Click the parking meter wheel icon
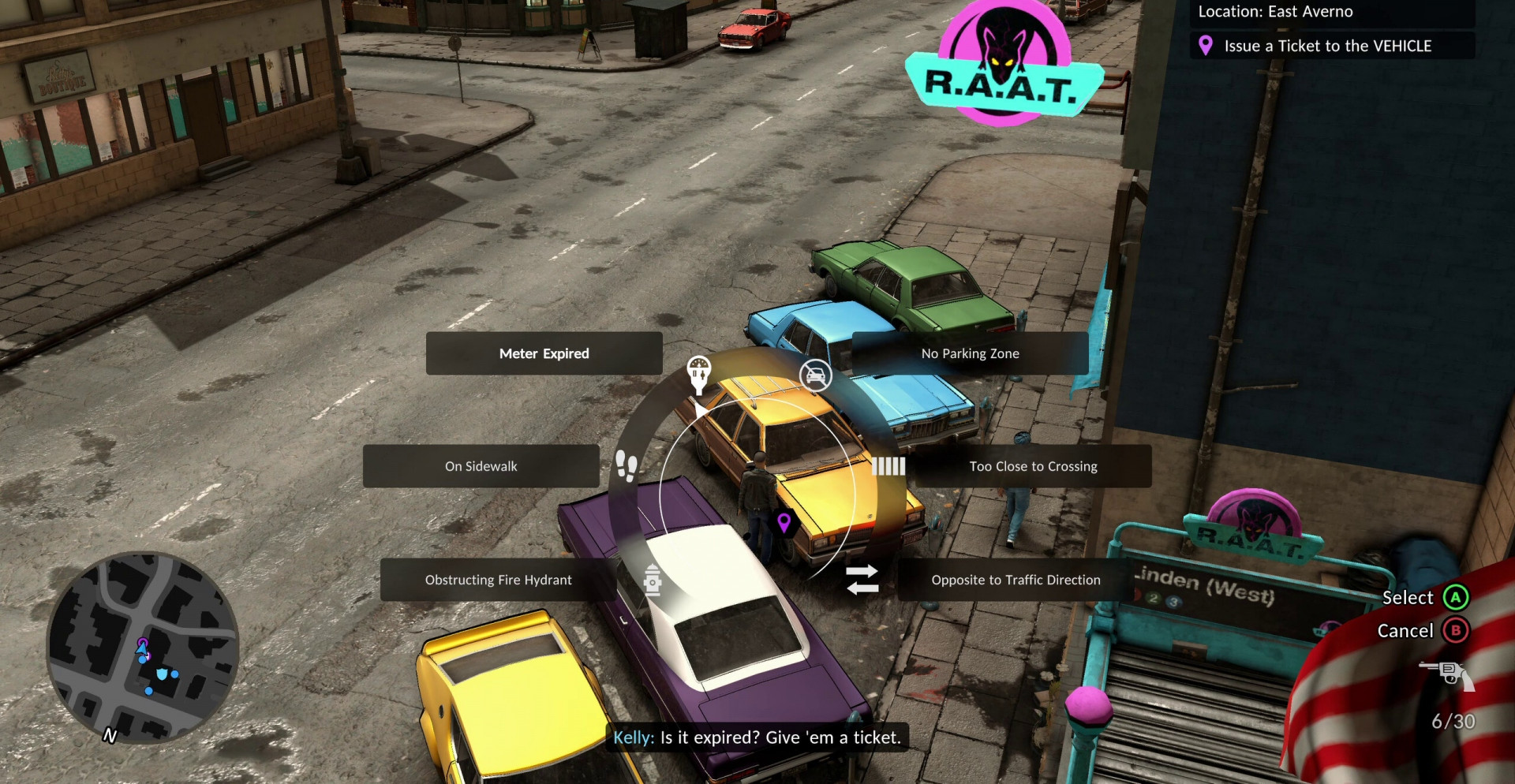This screenshot has width=1515, height=784. (x=699, y=373)
